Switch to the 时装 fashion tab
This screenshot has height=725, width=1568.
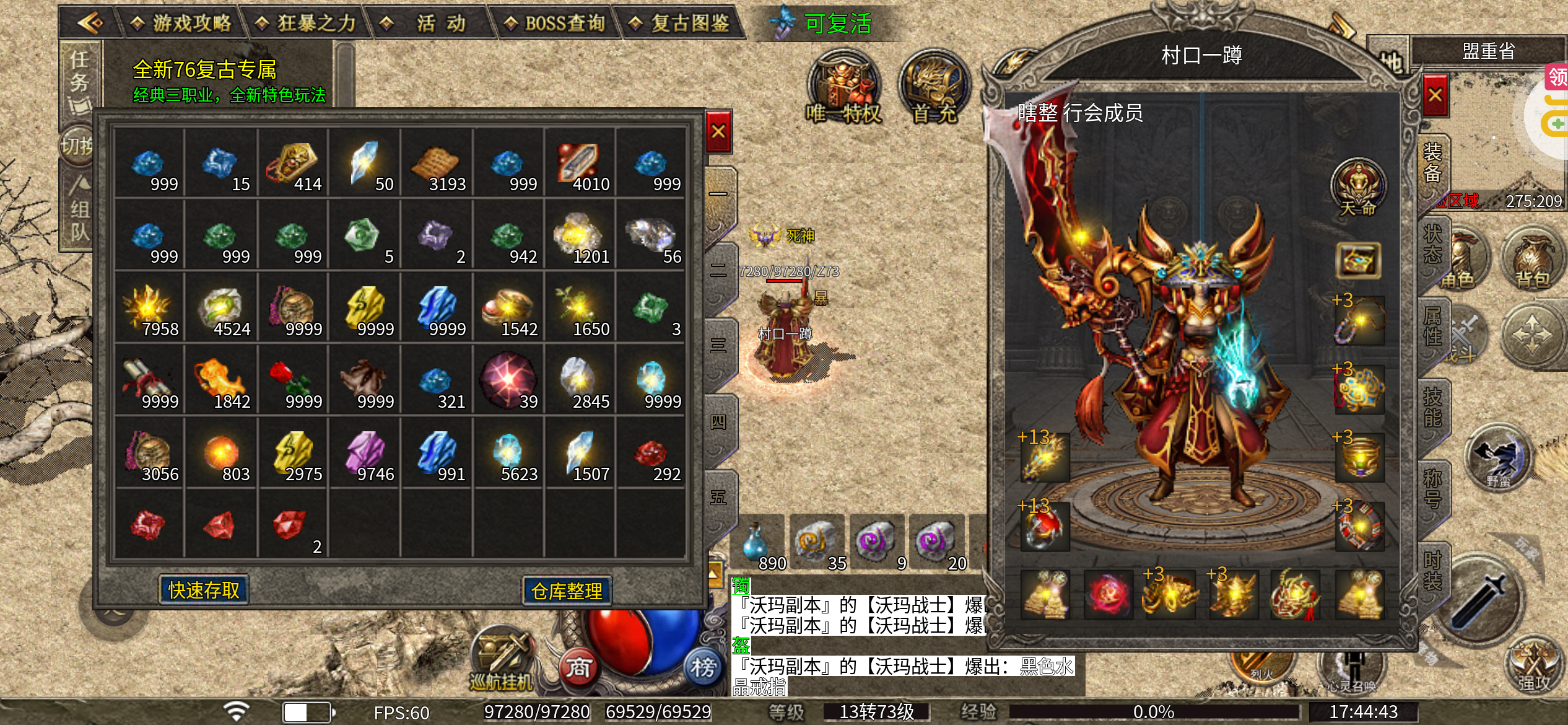pyautogui.click(x=1432, y=571)
